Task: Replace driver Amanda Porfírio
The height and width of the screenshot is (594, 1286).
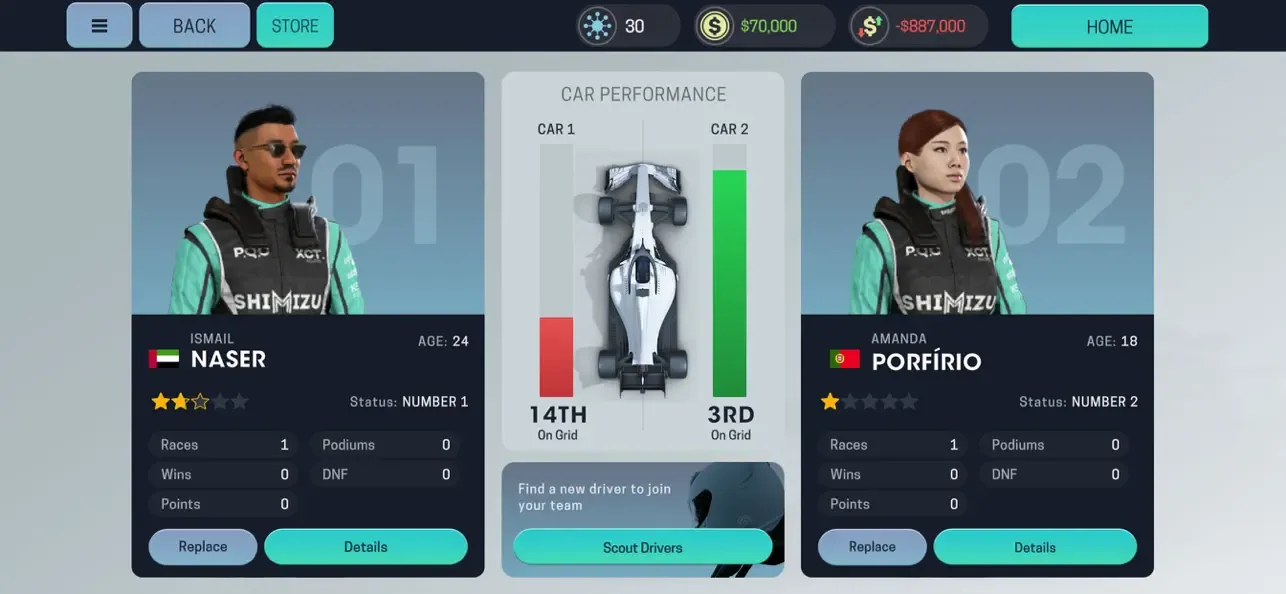Action: 872,547
